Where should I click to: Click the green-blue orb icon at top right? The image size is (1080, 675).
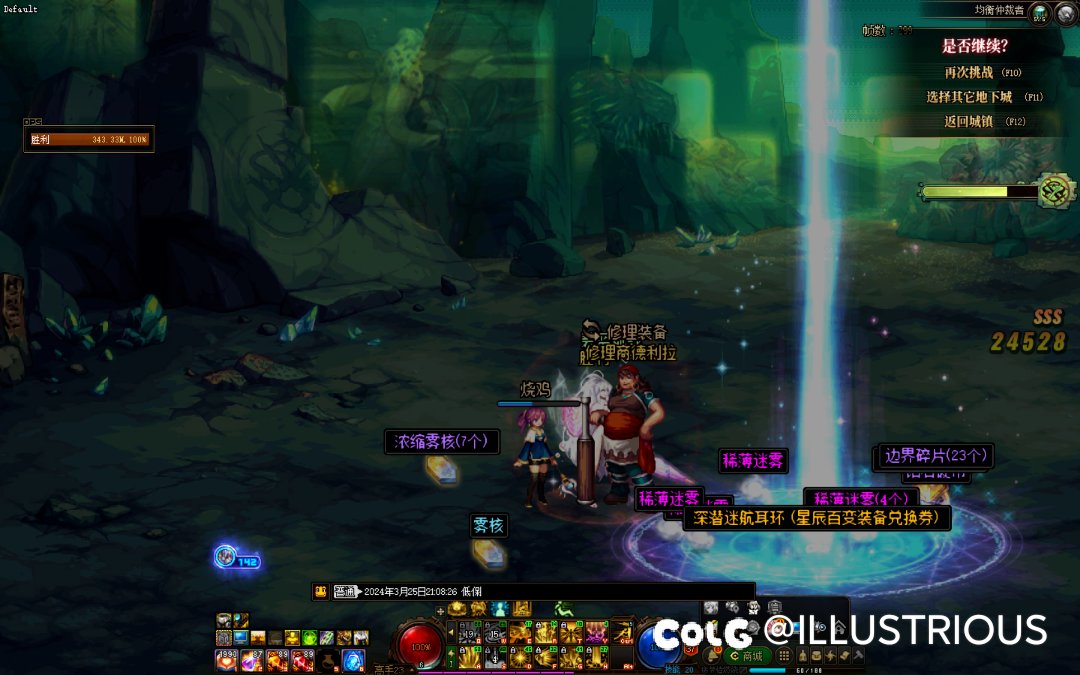click(1040, 14)
